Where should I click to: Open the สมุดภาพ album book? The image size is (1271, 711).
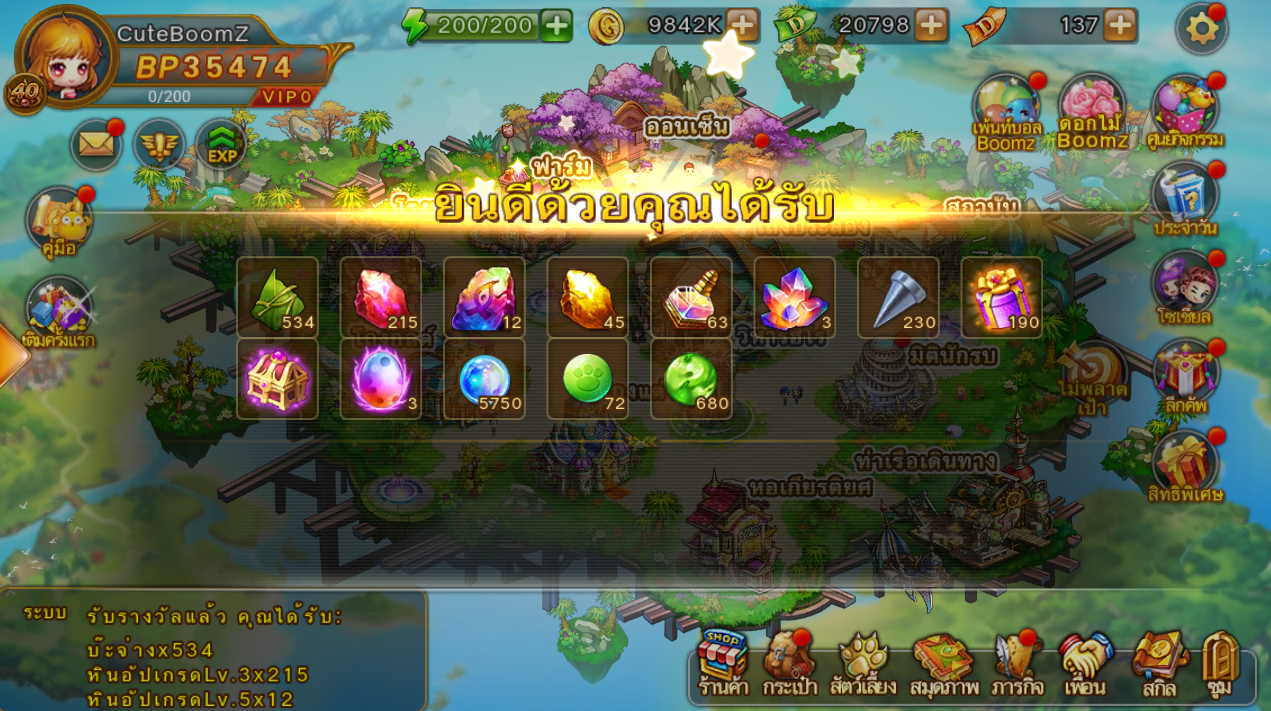[943, 661]
